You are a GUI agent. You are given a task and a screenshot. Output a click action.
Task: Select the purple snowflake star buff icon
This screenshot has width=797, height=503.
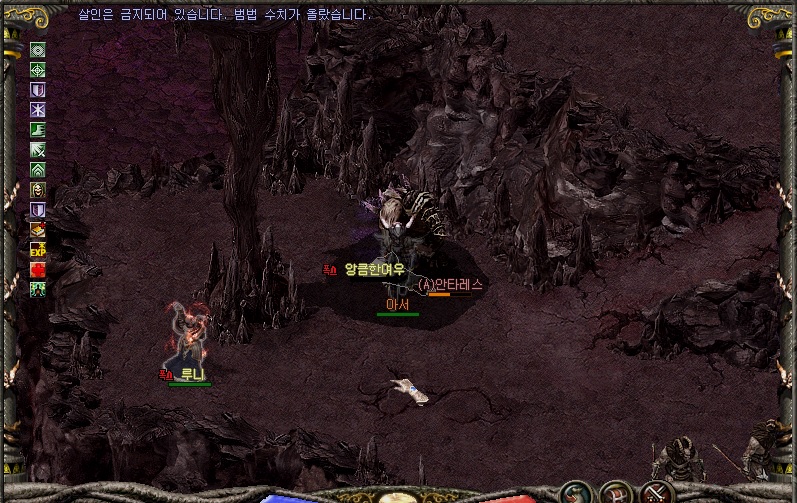pos(38,109)
